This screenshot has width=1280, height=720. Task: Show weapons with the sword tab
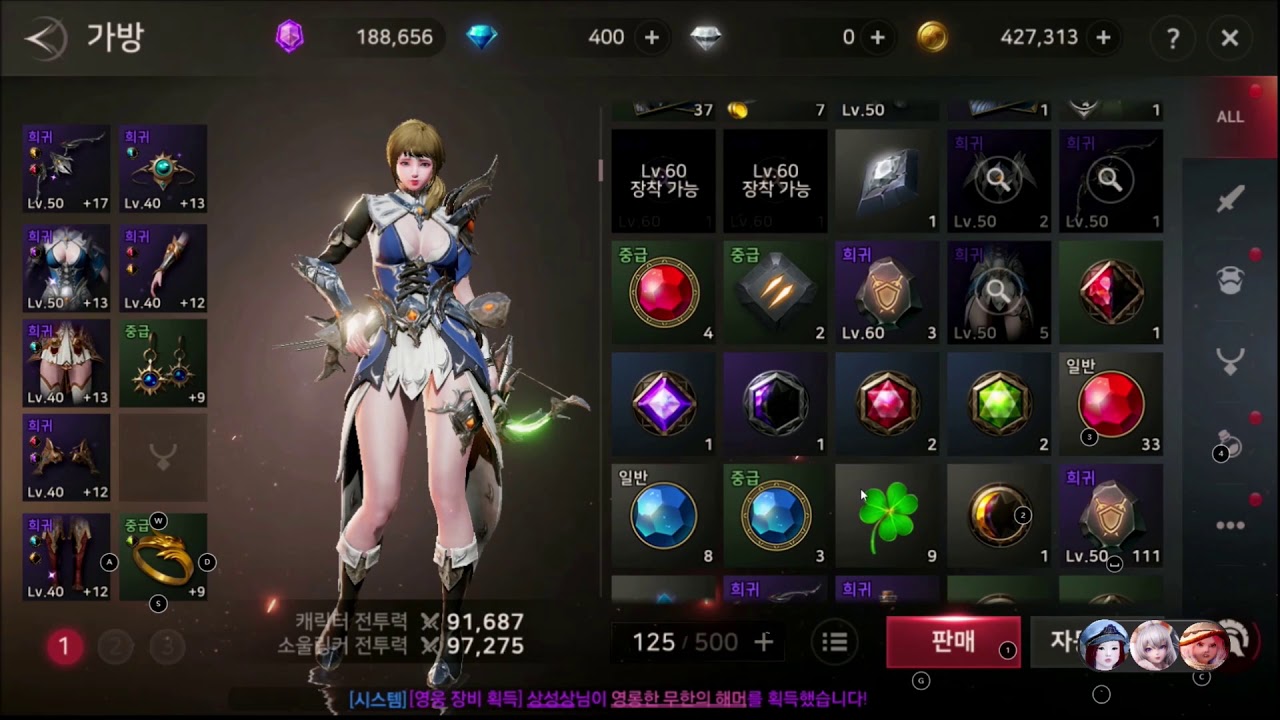[x=1230, y=200]
